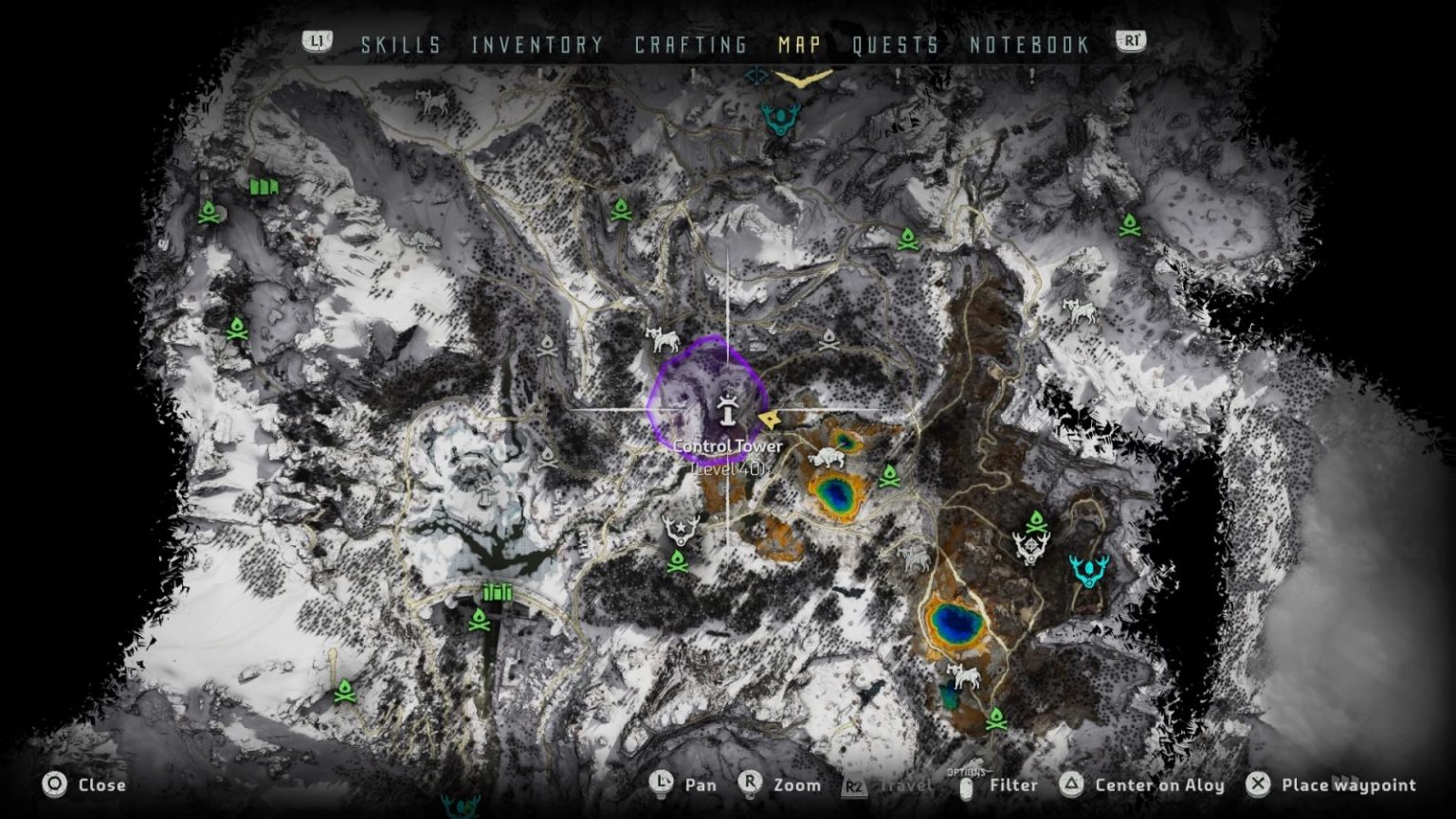Switch to the NOTEBOOK tab
This screenshot has height=819, width=1456.
pos(1029,44)
